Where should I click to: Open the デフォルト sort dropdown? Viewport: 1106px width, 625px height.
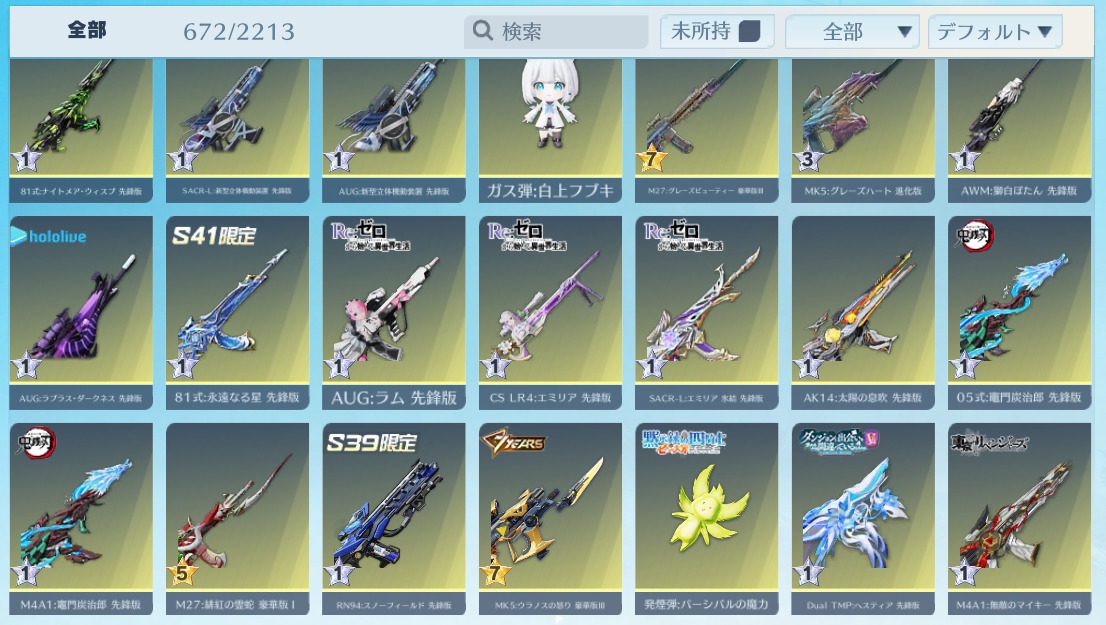pyautogui.click(x=994, y=32)
